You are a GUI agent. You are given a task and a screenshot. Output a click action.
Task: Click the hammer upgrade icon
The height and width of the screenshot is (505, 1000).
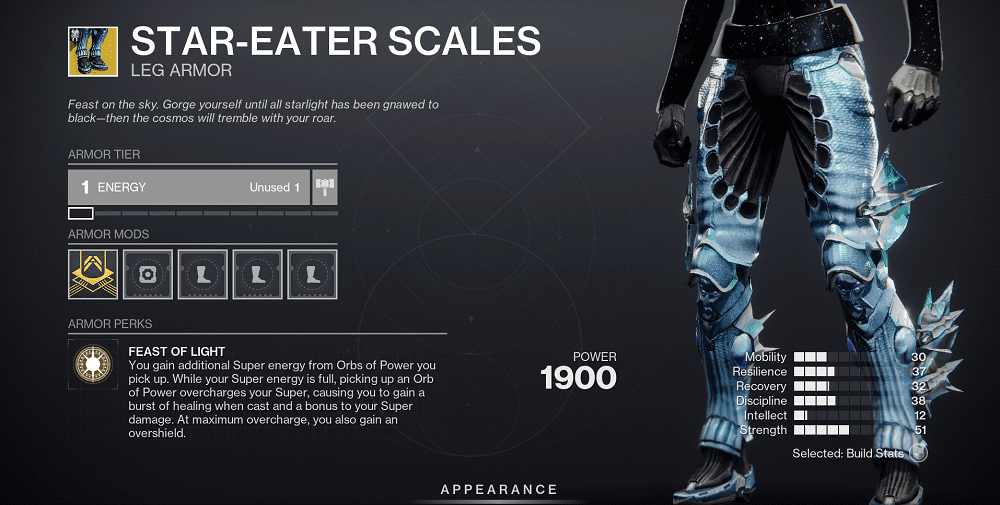(x=324, y=187)
